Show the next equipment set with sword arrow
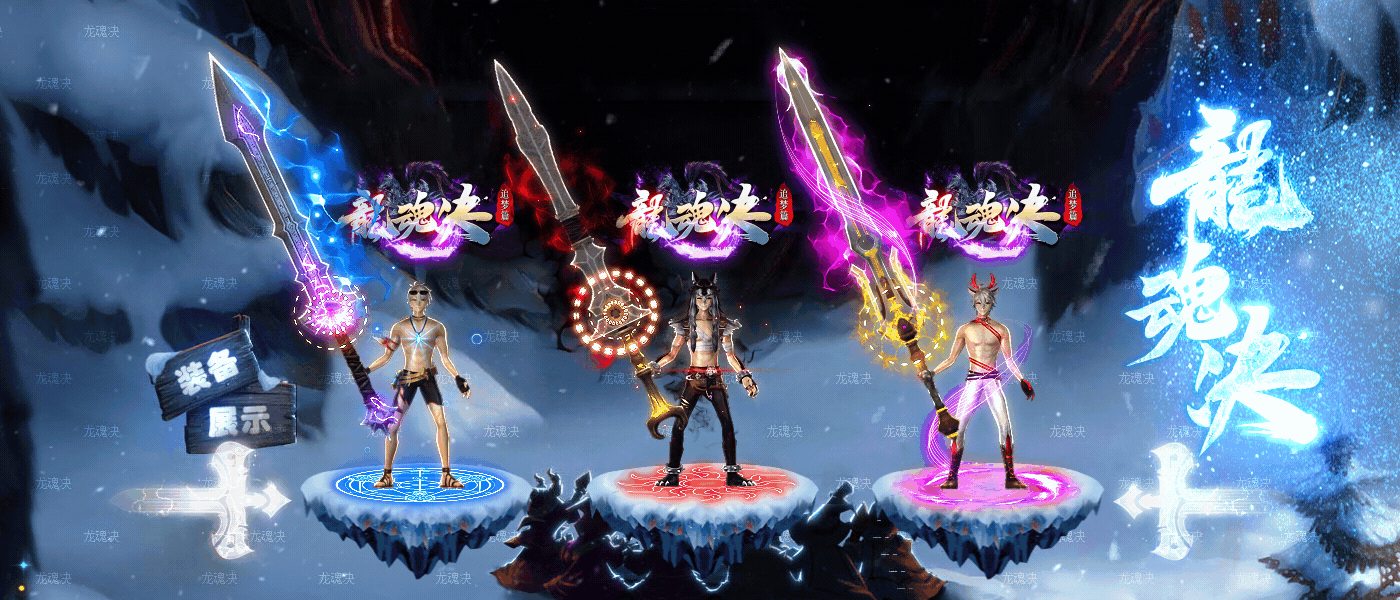The width and height of the screenshot is (1400, 600). 1172,498
